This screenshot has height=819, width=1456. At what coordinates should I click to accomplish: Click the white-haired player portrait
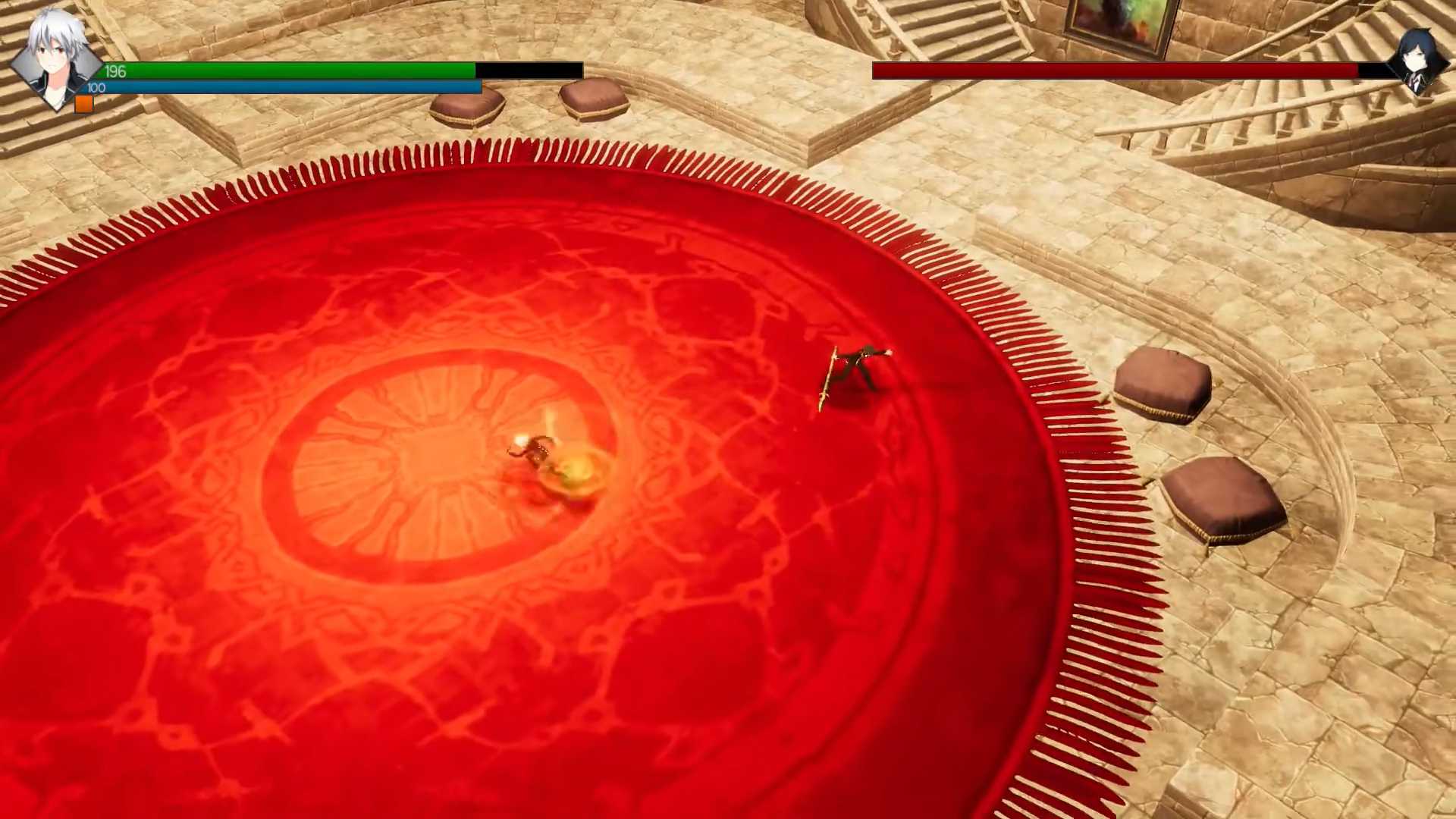coord(55,59)
